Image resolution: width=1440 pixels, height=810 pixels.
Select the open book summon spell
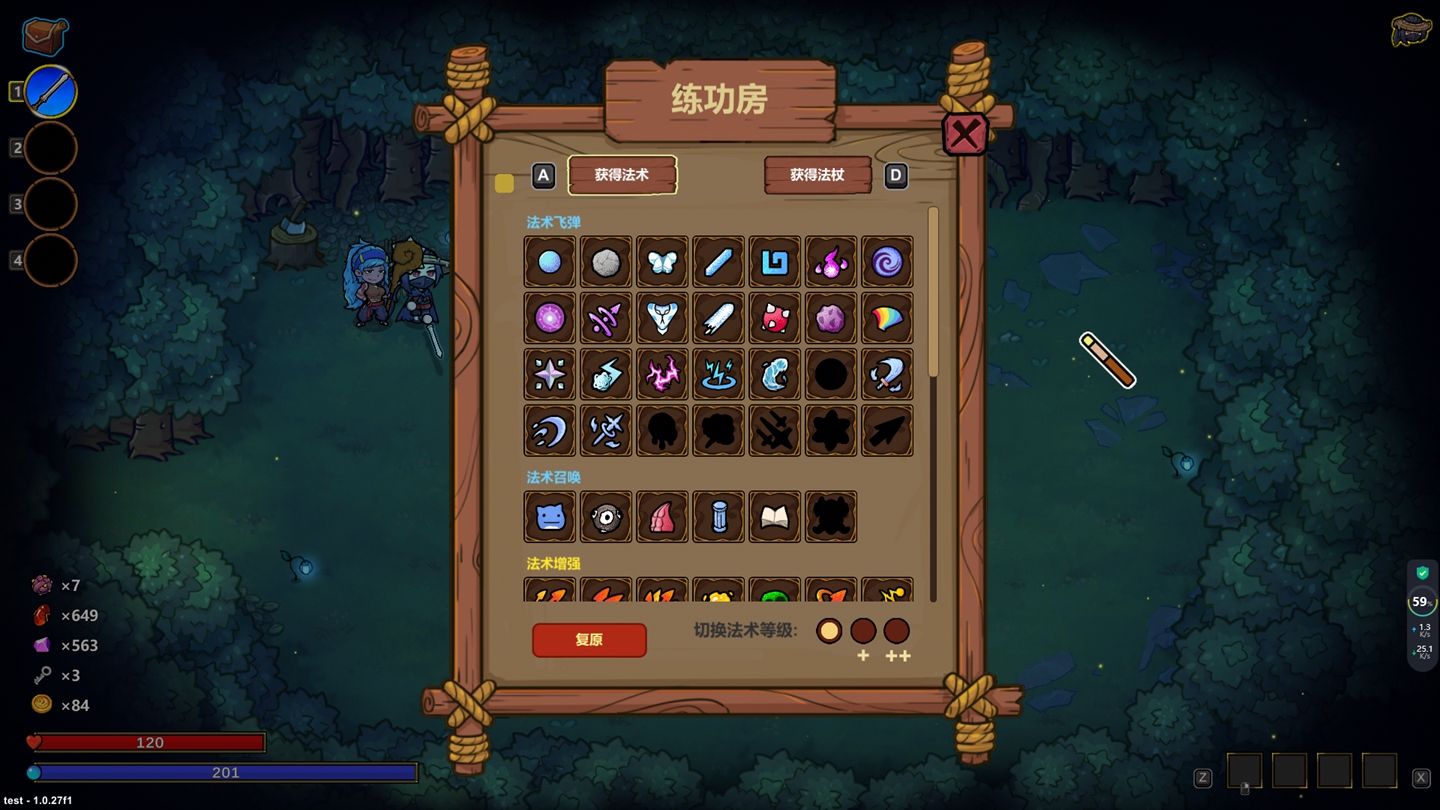point(774,517)
